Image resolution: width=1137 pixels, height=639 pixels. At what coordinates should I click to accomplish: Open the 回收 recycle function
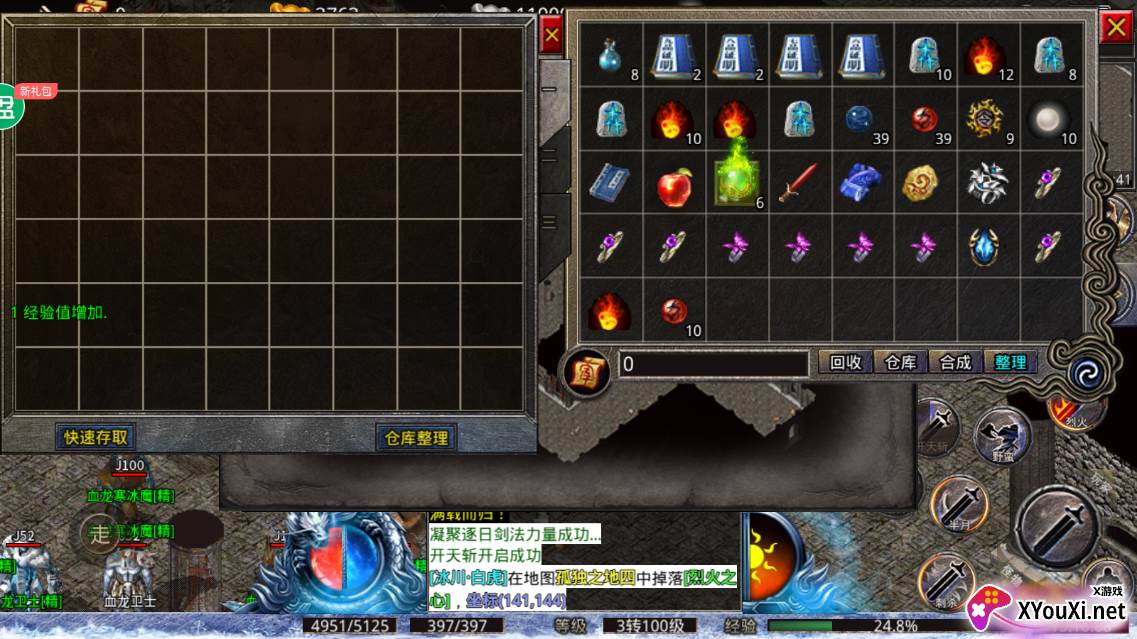pos(846,362)
